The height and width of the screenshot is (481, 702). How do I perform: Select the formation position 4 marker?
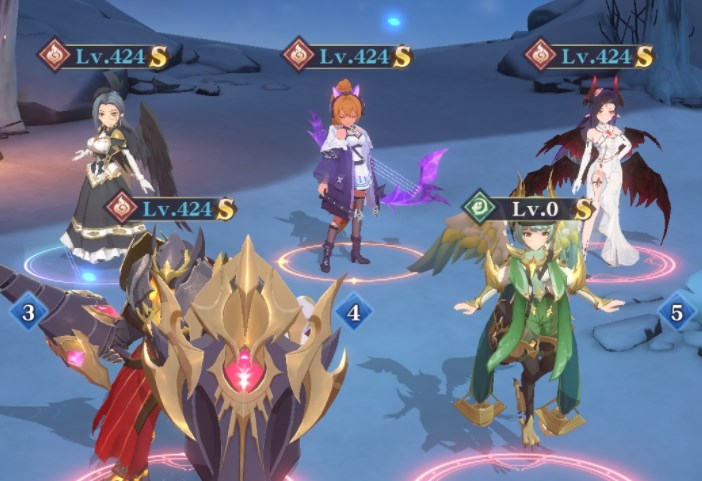(353, 313)
